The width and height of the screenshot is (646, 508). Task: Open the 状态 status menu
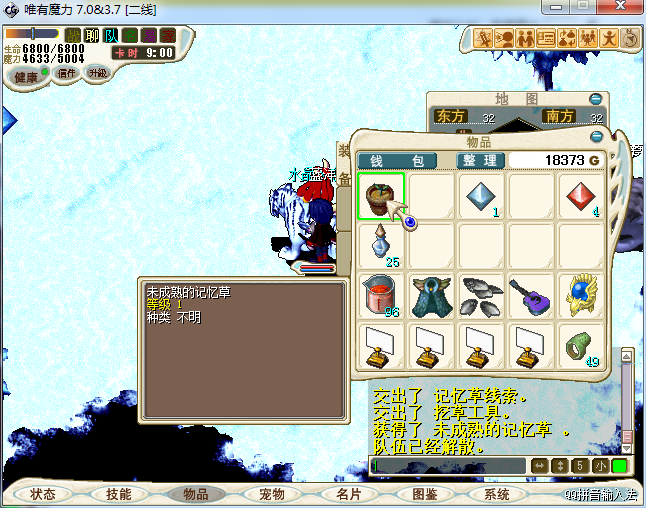coord(43,494)
